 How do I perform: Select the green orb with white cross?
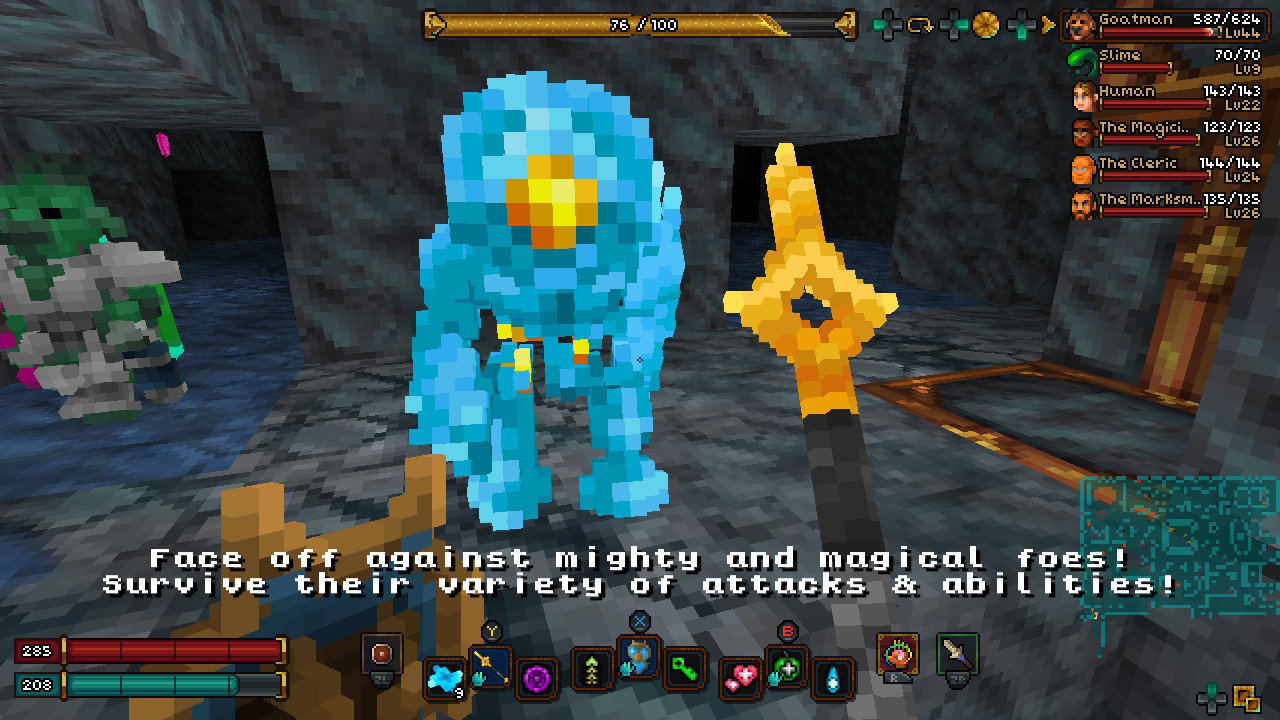(787, 667)
